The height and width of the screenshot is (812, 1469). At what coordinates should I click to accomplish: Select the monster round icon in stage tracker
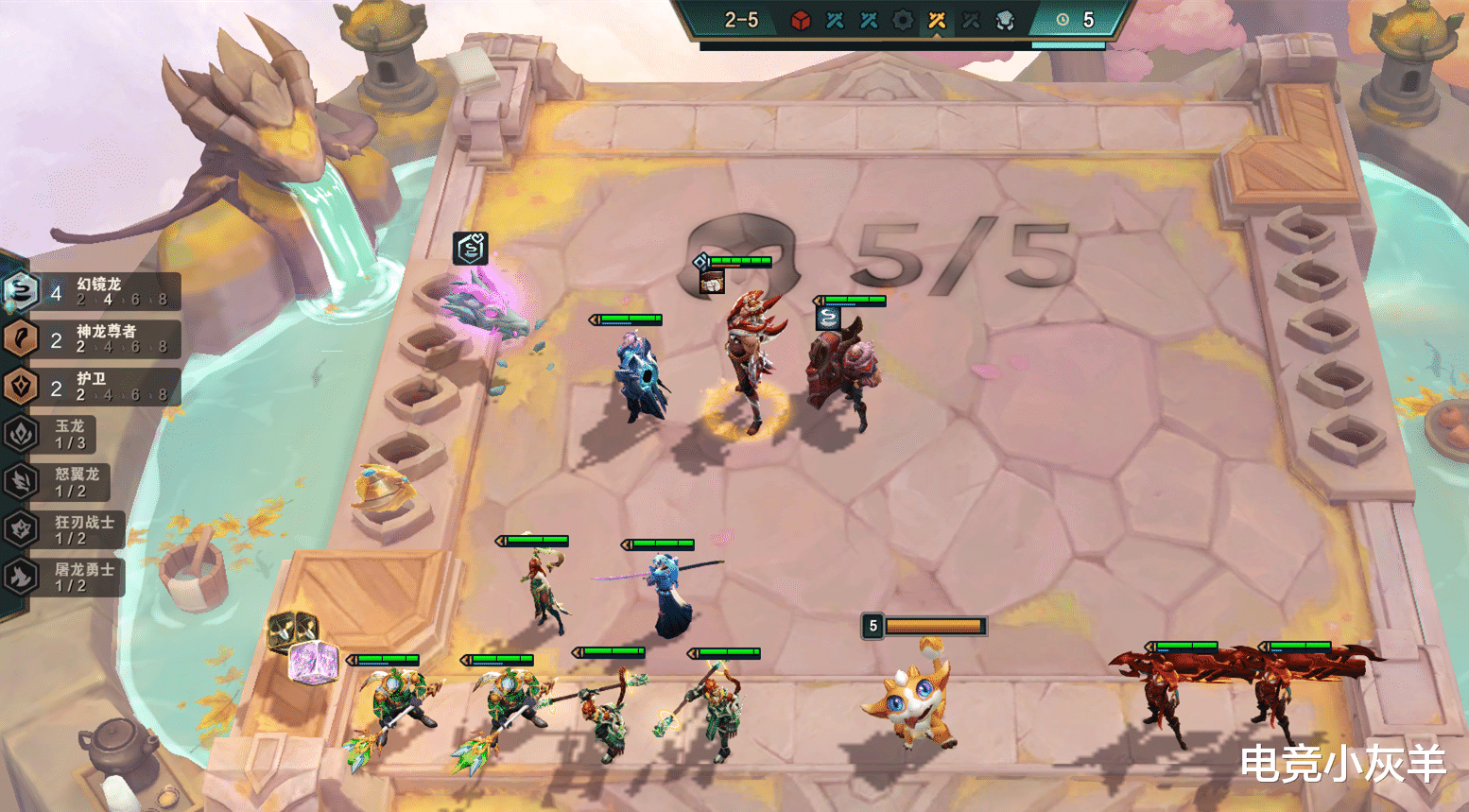[x=1005, y=20]
